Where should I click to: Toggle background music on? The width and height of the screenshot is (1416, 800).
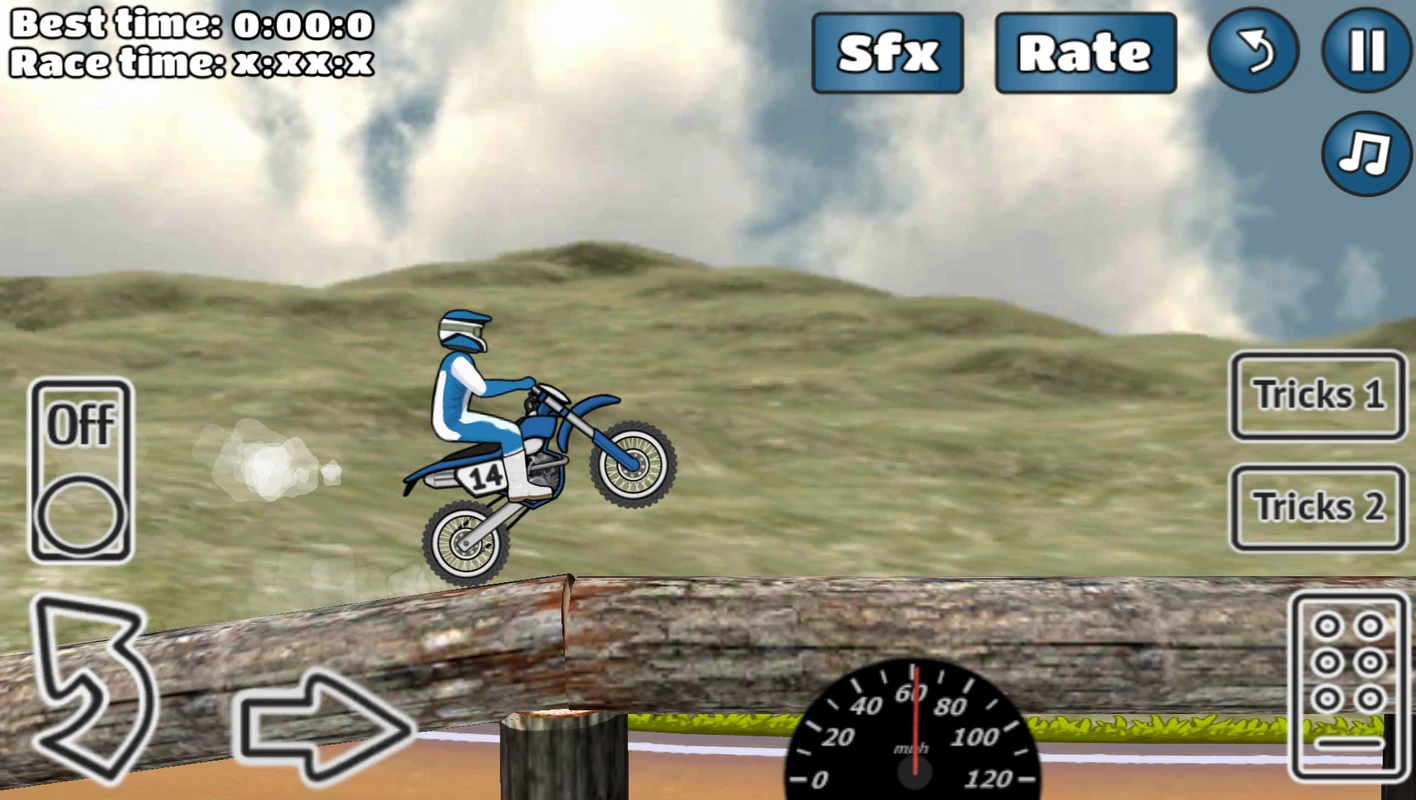pos(1366,152)
